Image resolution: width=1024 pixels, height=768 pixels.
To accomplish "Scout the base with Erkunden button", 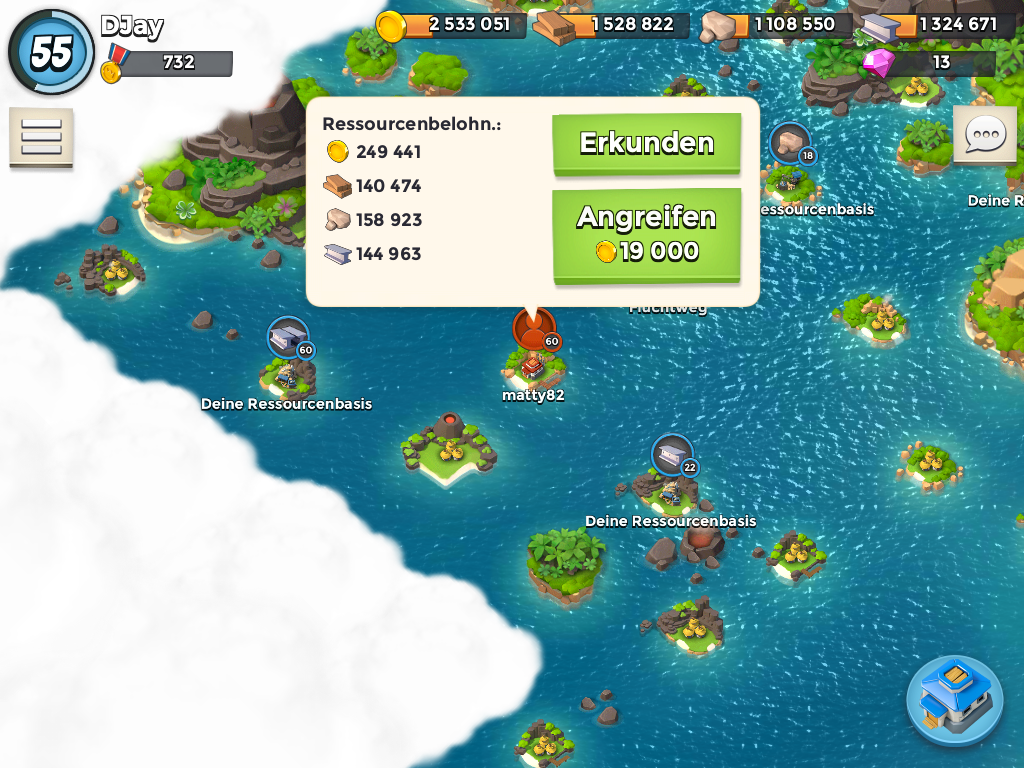I will (646, 143).
